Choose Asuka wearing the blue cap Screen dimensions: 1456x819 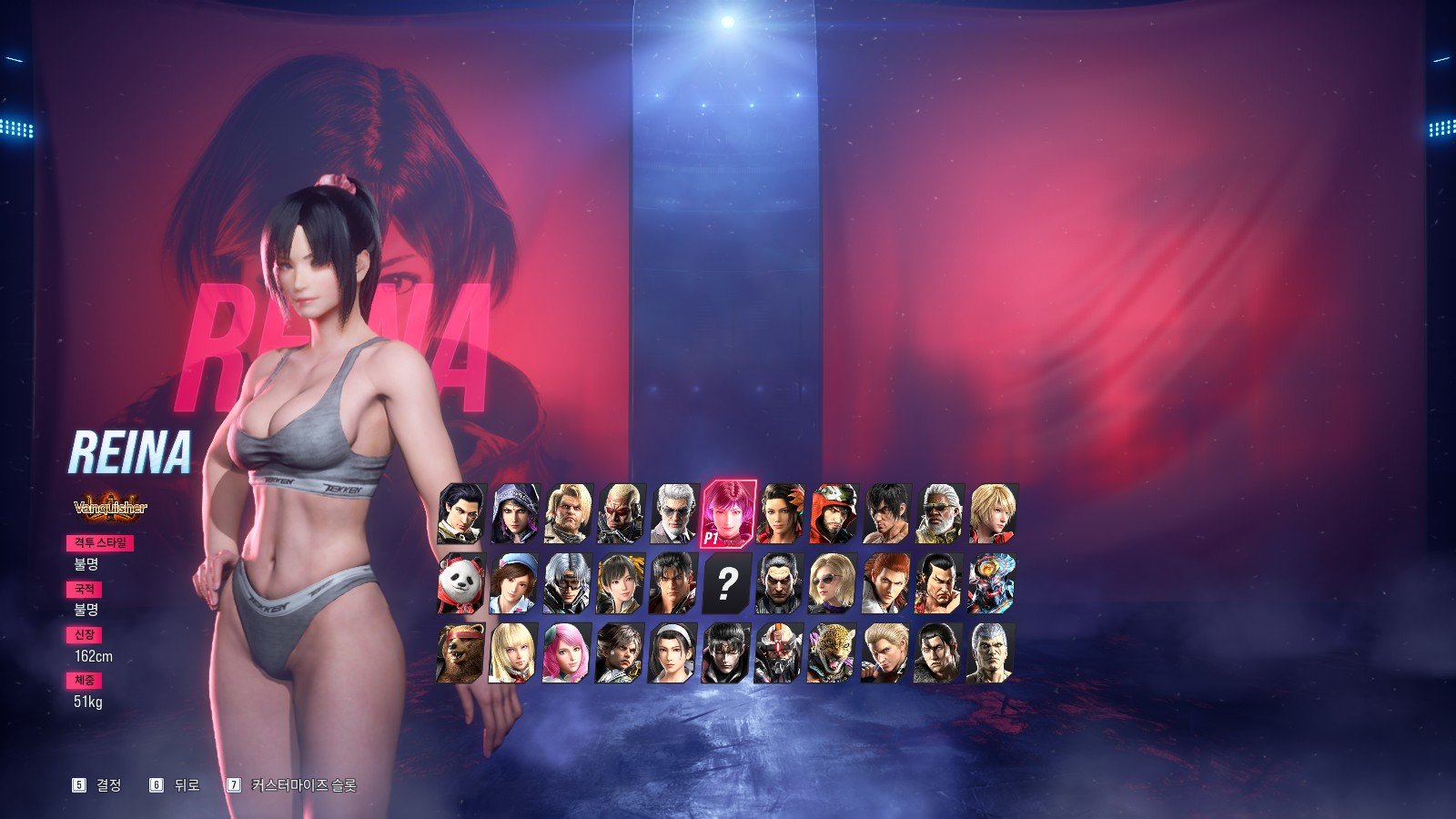pyautogui.click(x=515, y=584)
